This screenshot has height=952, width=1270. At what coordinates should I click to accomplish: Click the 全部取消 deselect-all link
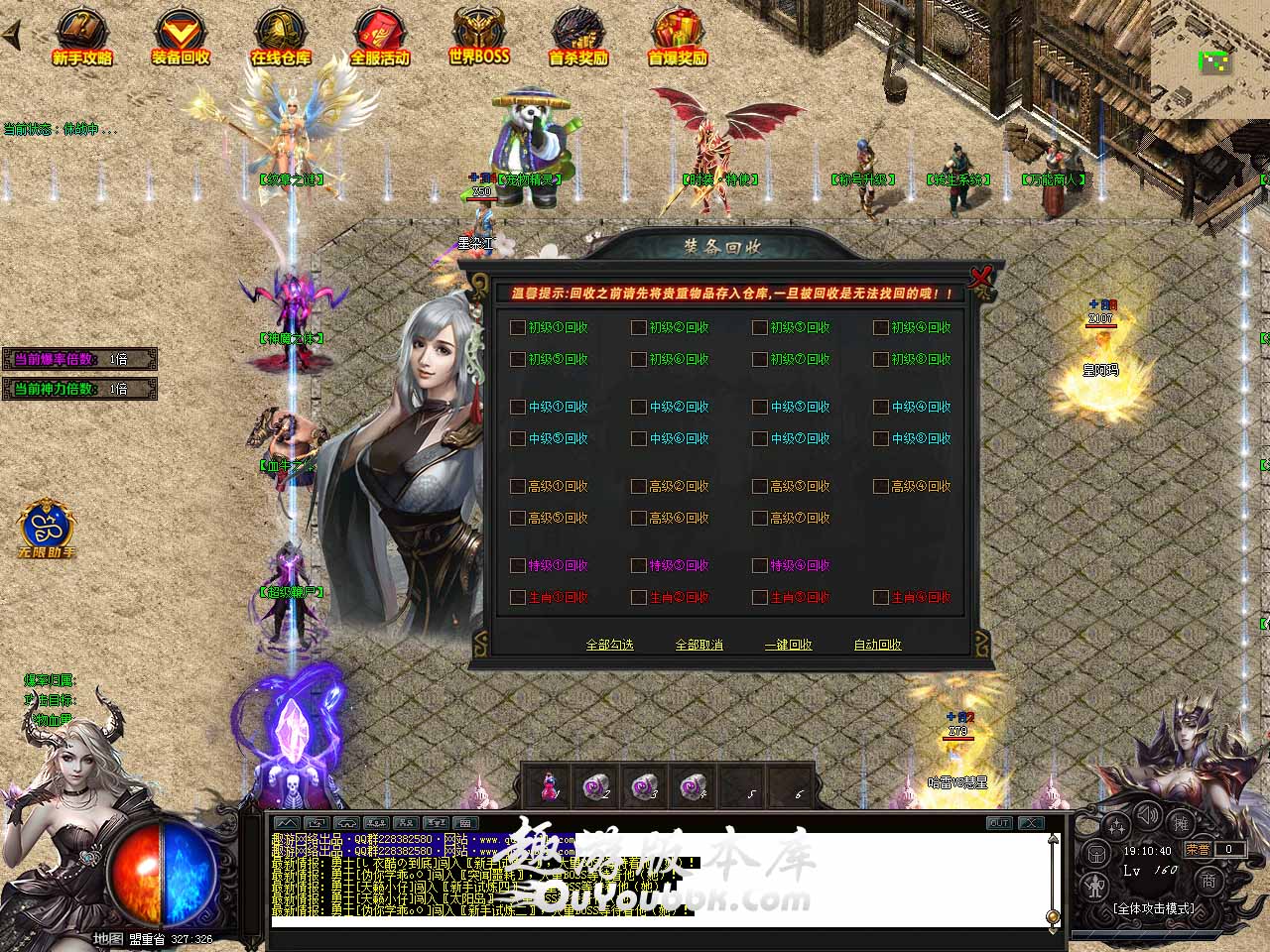698,645
